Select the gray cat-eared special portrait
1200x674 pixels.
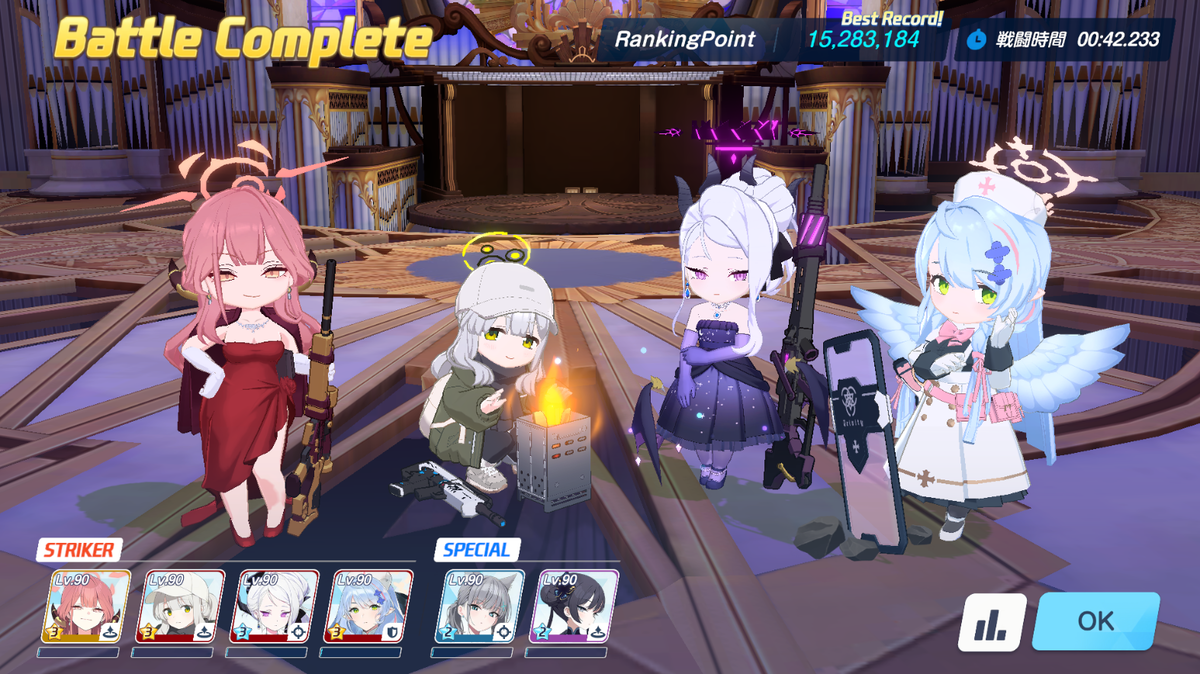[480, 606]
